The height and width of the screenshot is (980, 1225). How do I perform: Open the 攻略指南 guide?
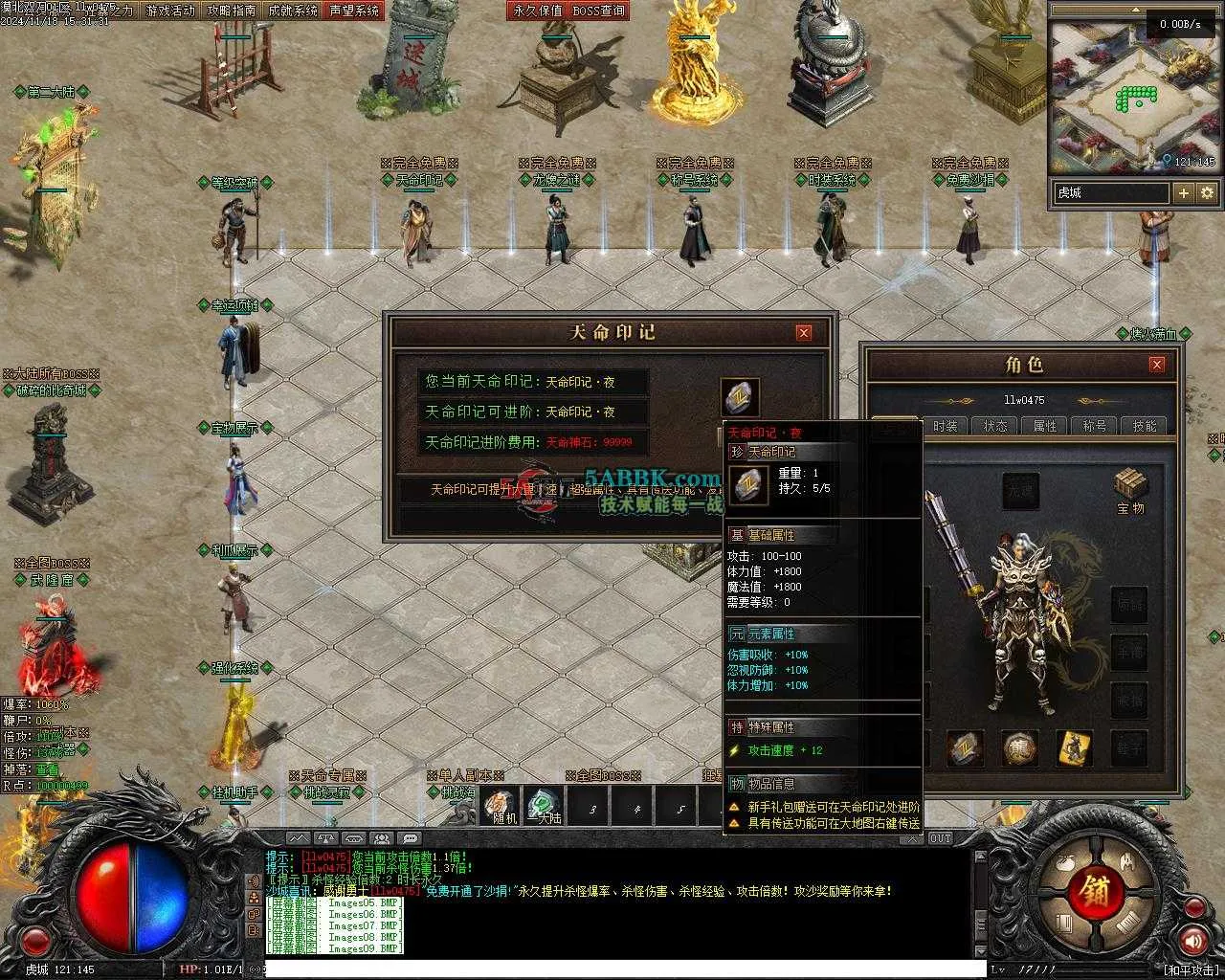coord(232,11)
